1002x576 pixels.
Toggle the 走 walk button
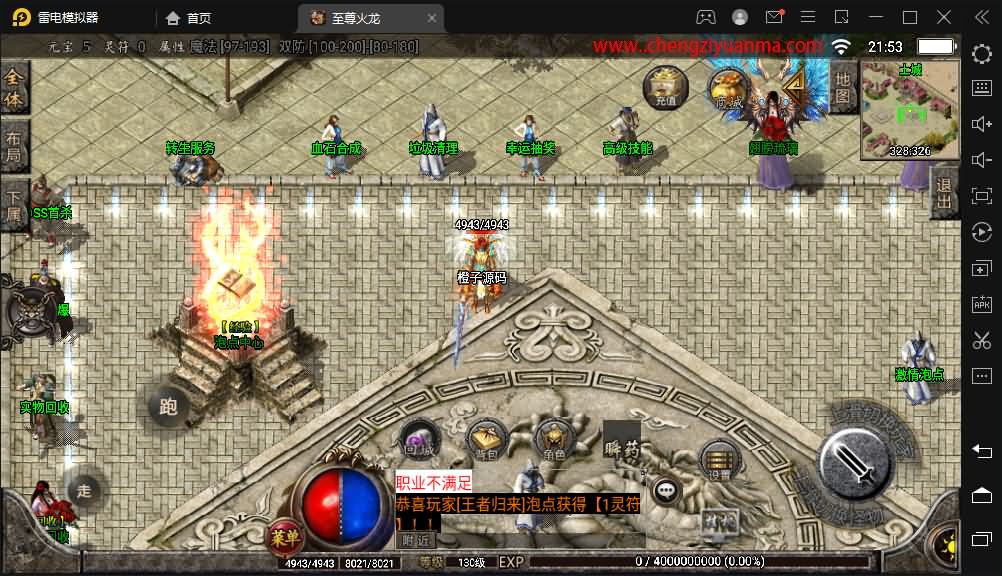[x=84, y=489]
